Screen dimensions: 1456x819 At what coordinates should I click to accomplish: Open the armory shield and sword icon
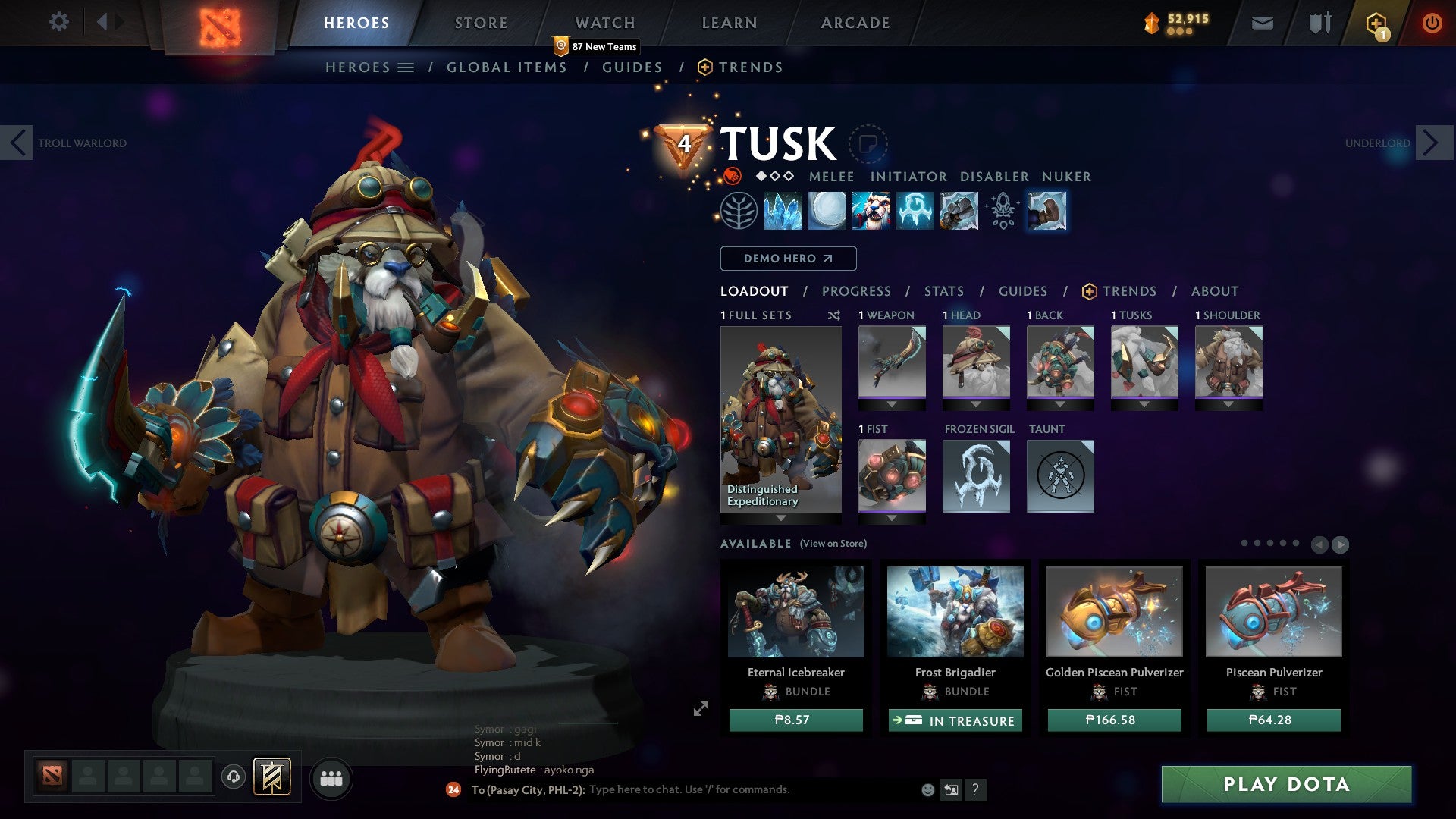pyautogui.click(x=1318, y=22)
